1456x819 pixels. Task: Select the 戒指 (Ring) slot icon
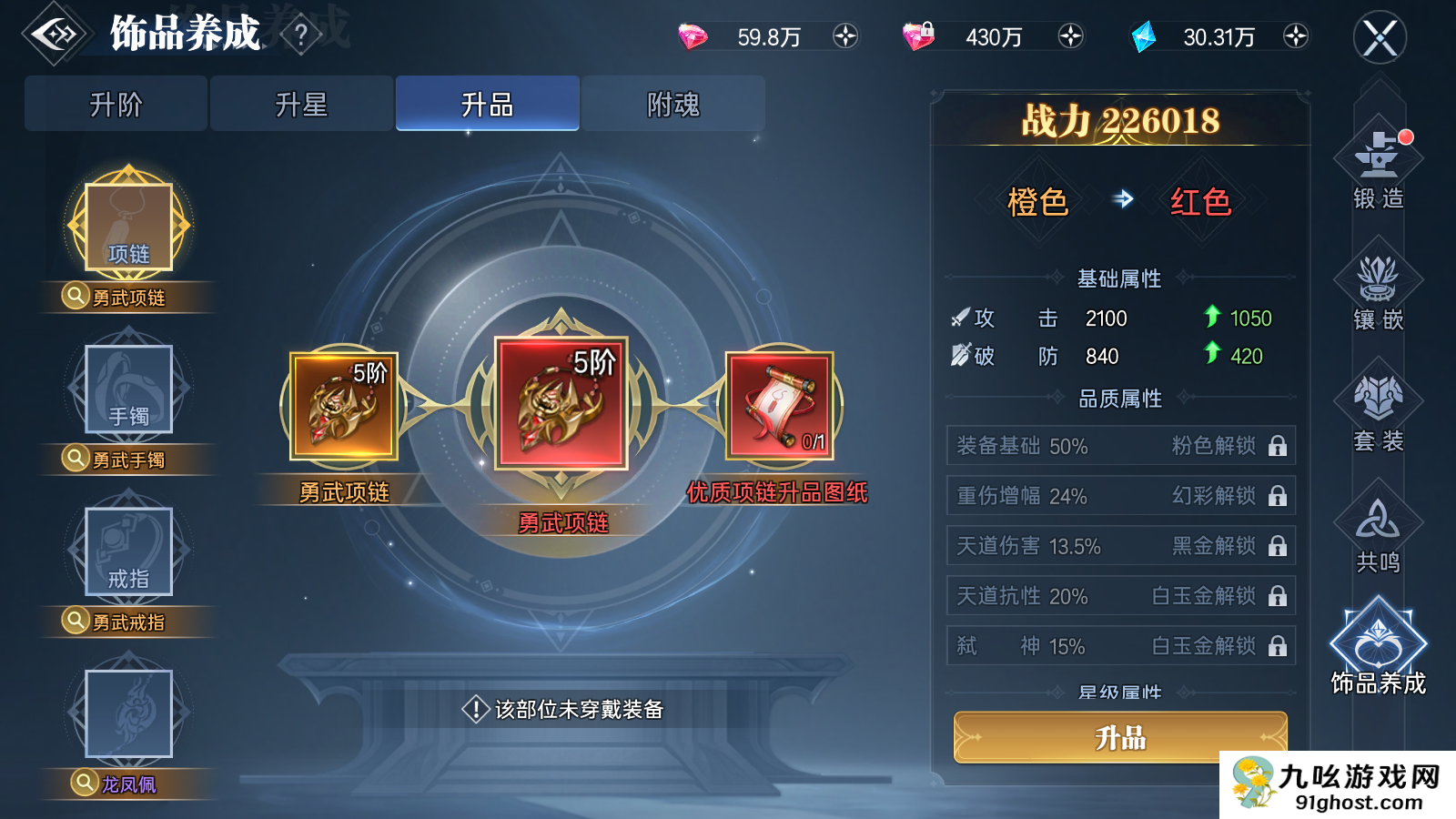pyautogui.click(x=126, y=552)
